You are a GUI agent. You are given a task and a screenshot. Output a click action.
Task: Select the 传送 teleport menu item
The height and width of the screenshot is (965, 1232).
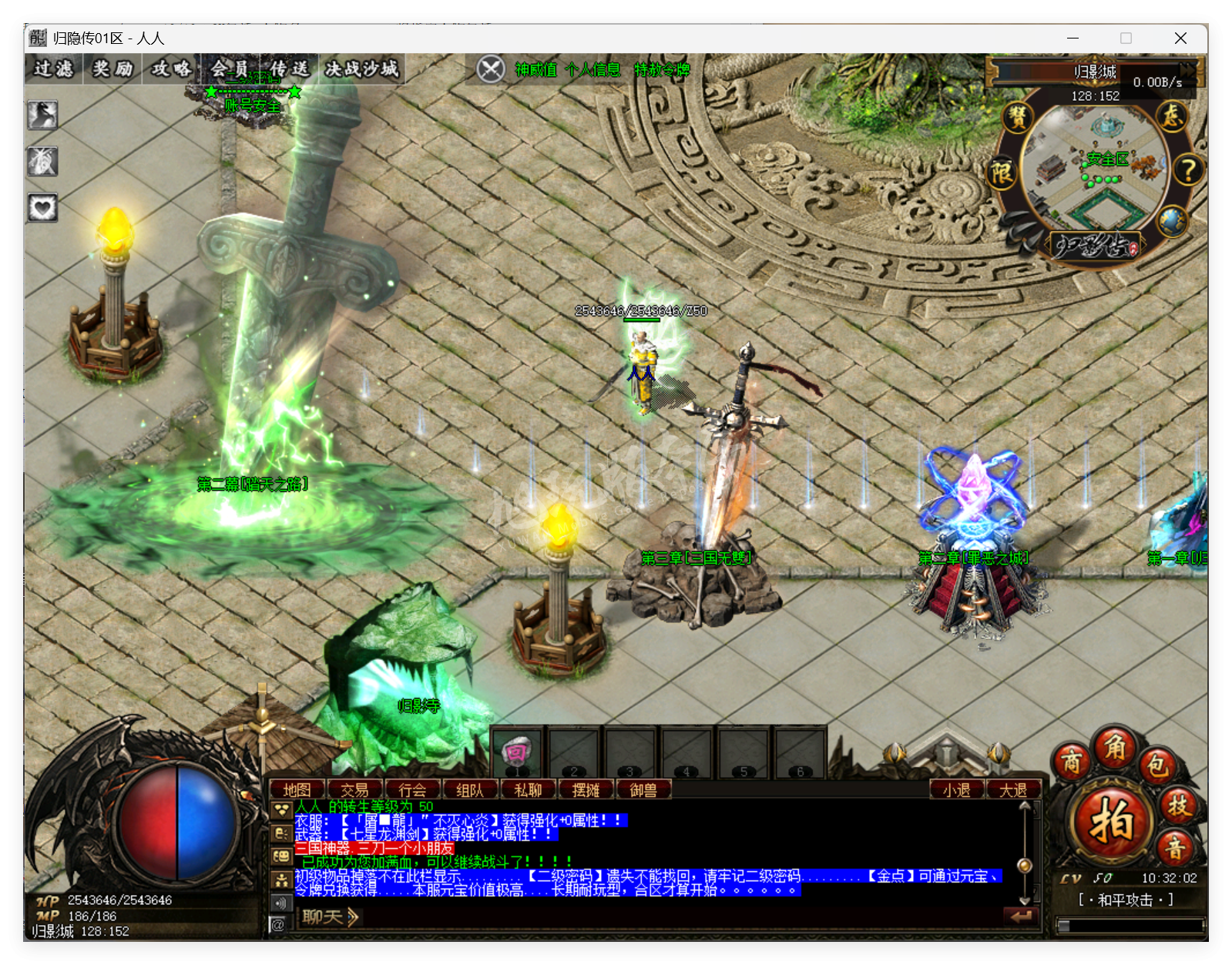coord(288,68)
